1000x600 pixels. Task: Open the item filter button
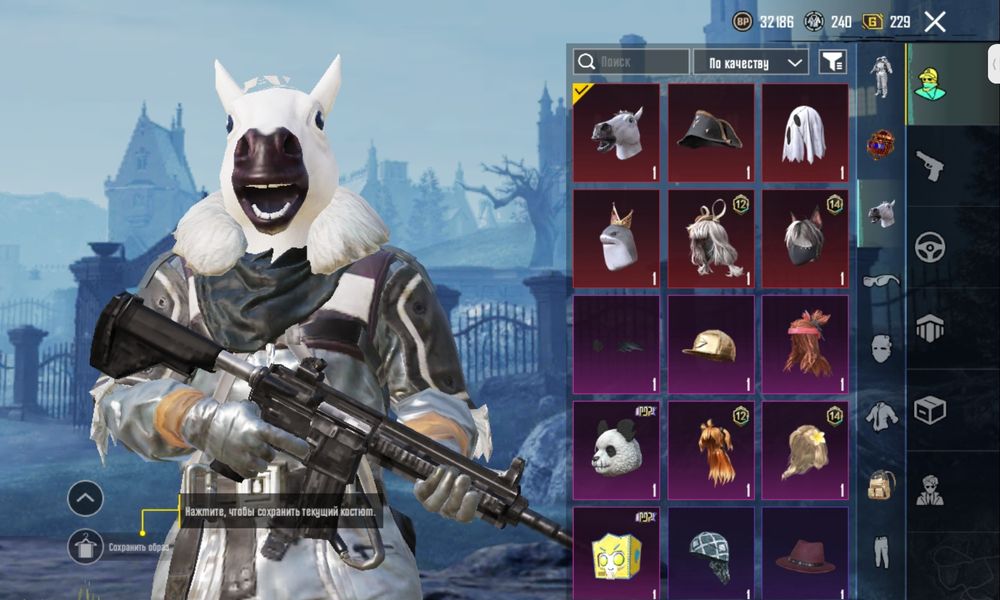[832, 62]
